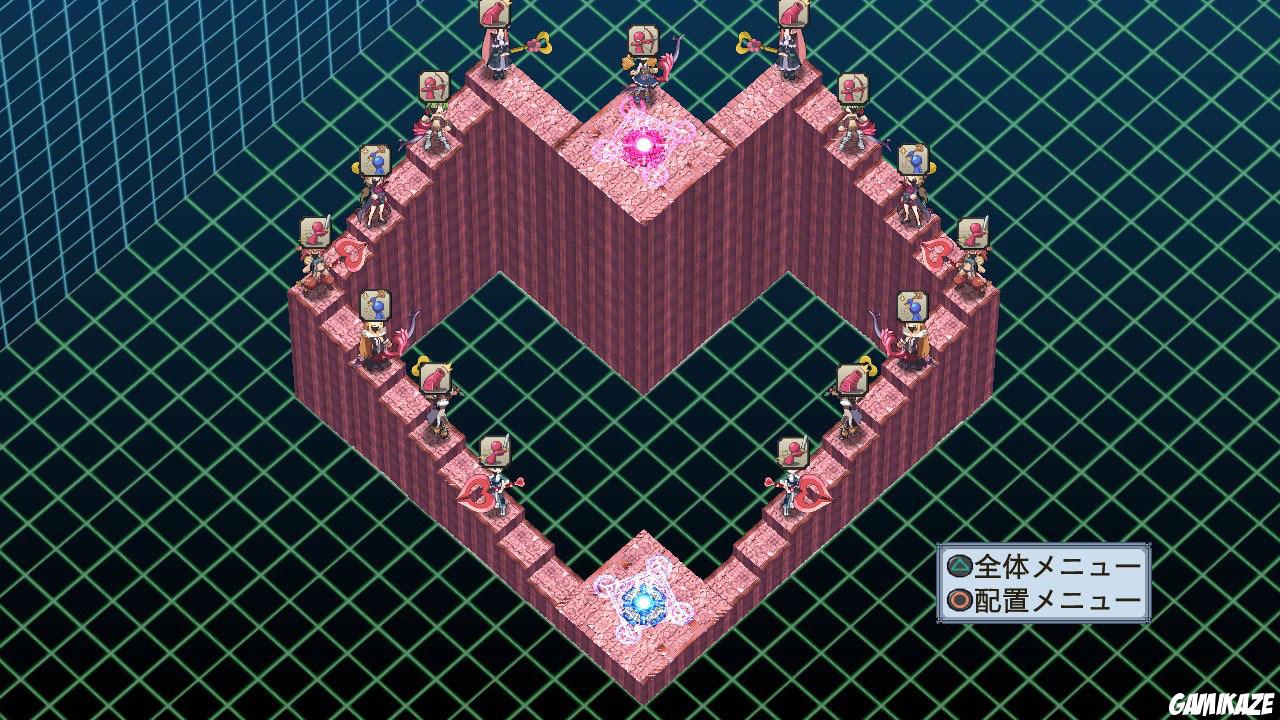Click the archer bow icon above the summit heroine
This screenshot has height=720, width=1280.
[644, 38]
